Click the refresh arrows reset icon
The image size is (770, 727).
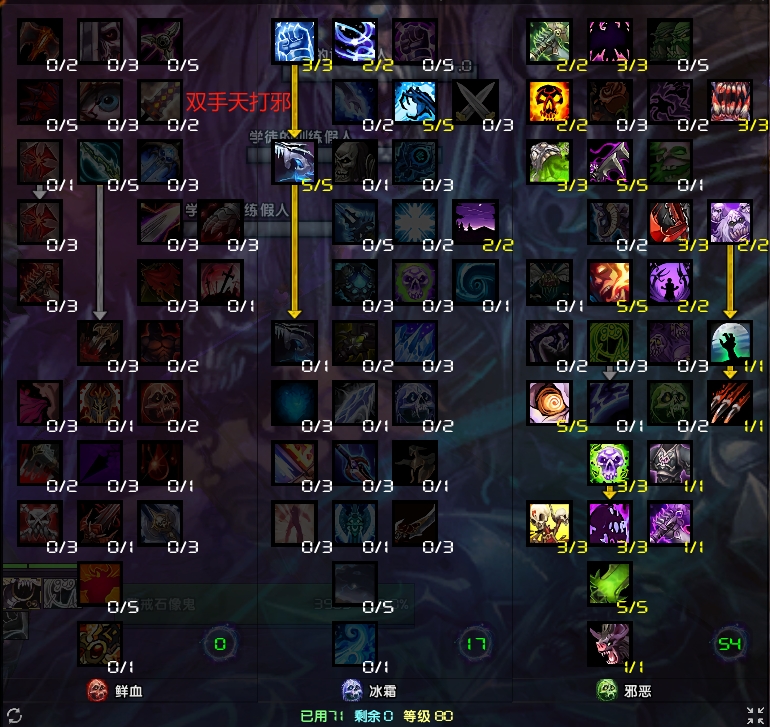13,715
